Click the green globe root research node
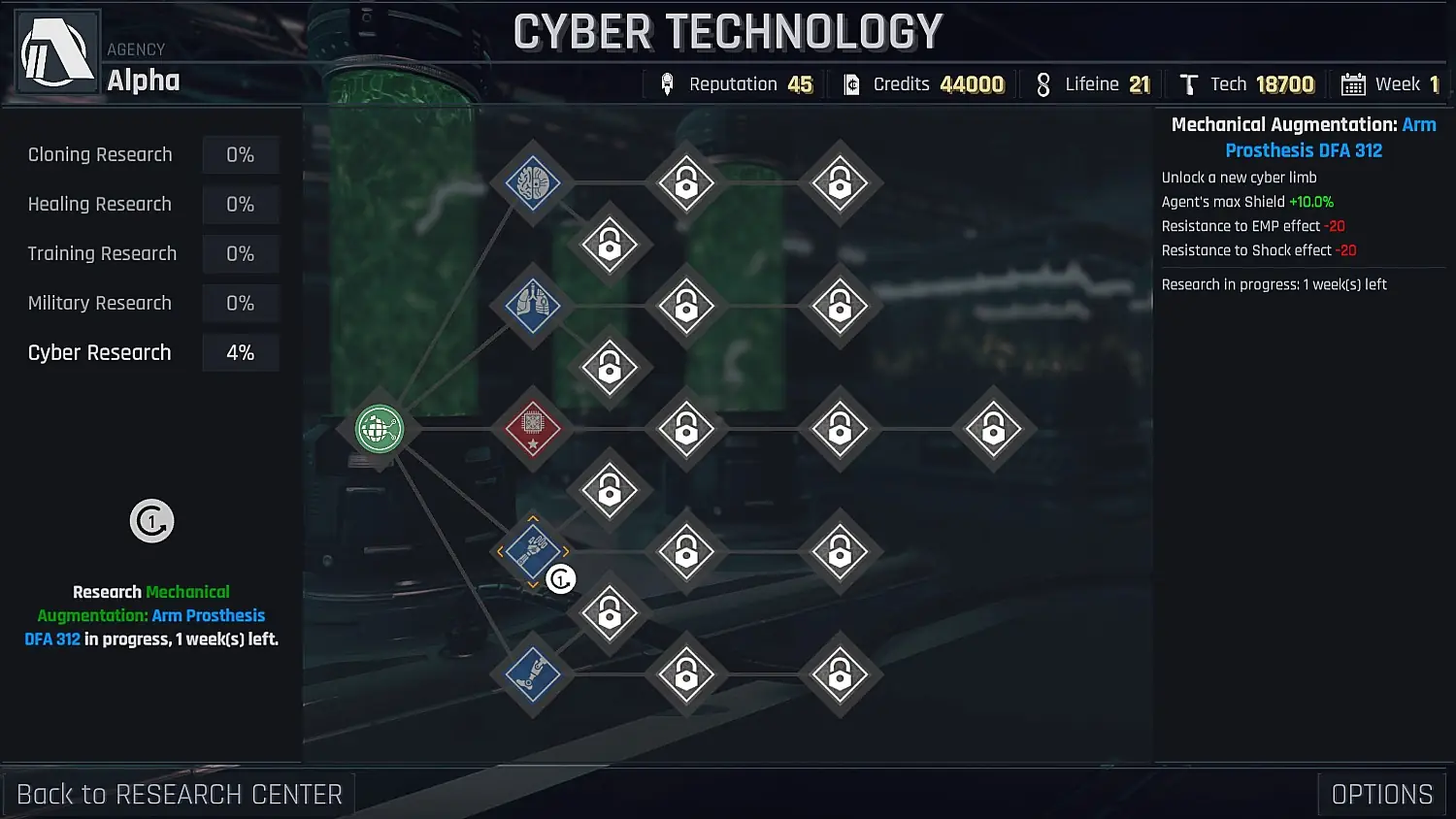1456x819 pixels. click(x=380, y=430)
